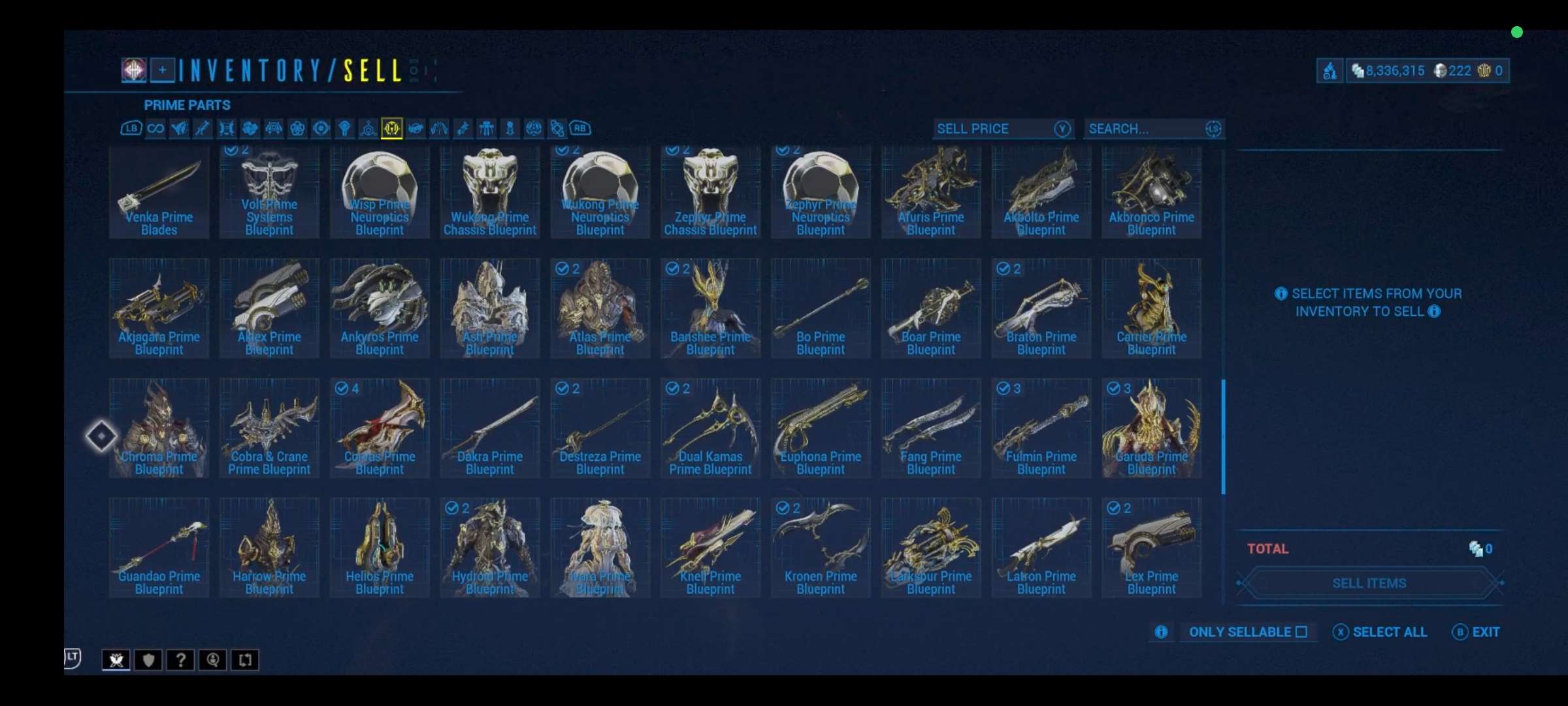Viewport: 1568px width, 706px height.
Task: Click the plus expander beside the inventory emblem
Action: click(163, 70)
